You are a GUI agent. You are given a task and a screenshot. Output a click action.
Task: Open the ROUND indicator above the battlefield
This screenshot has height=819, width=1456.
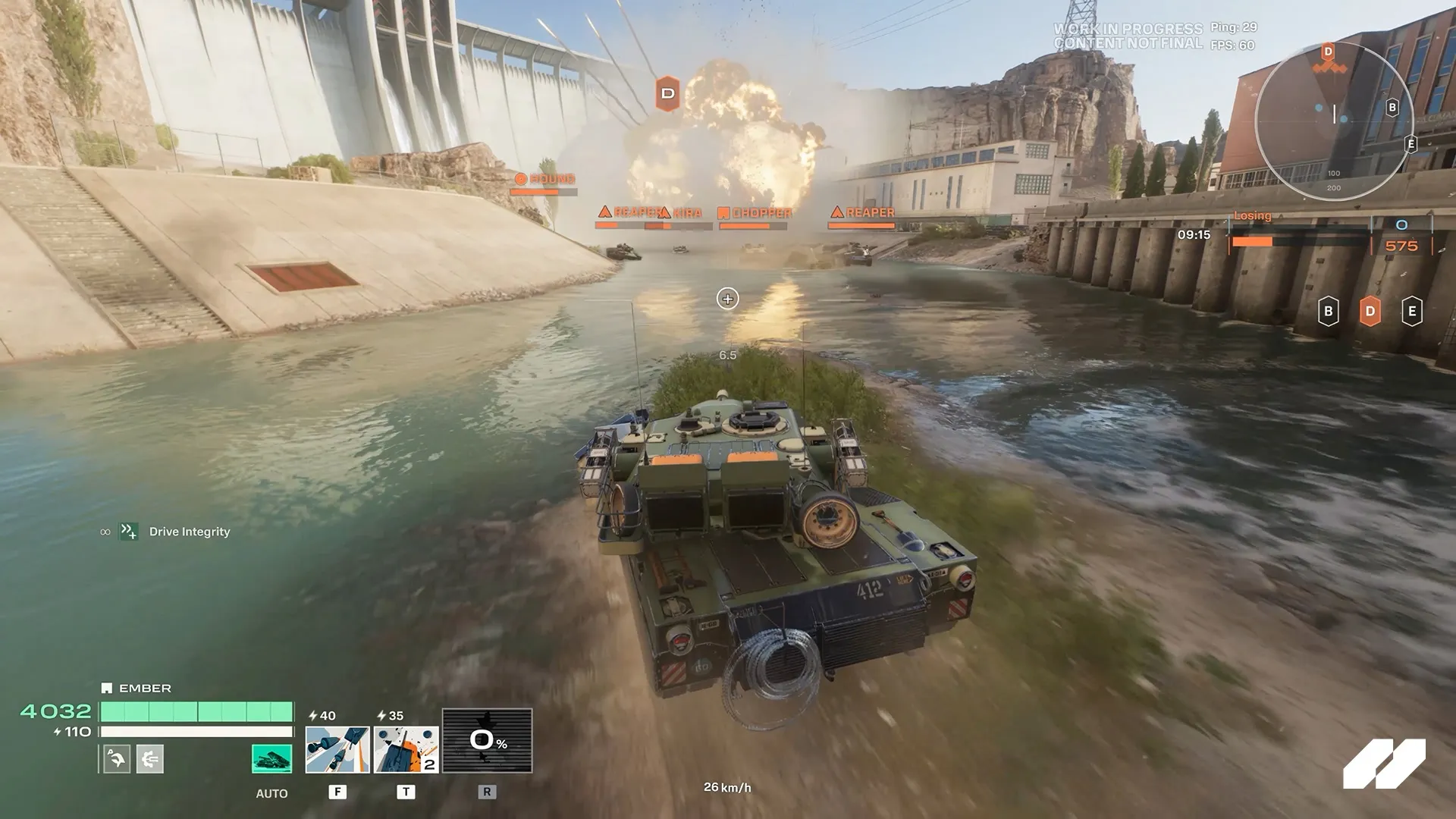(x=544, y=180)
